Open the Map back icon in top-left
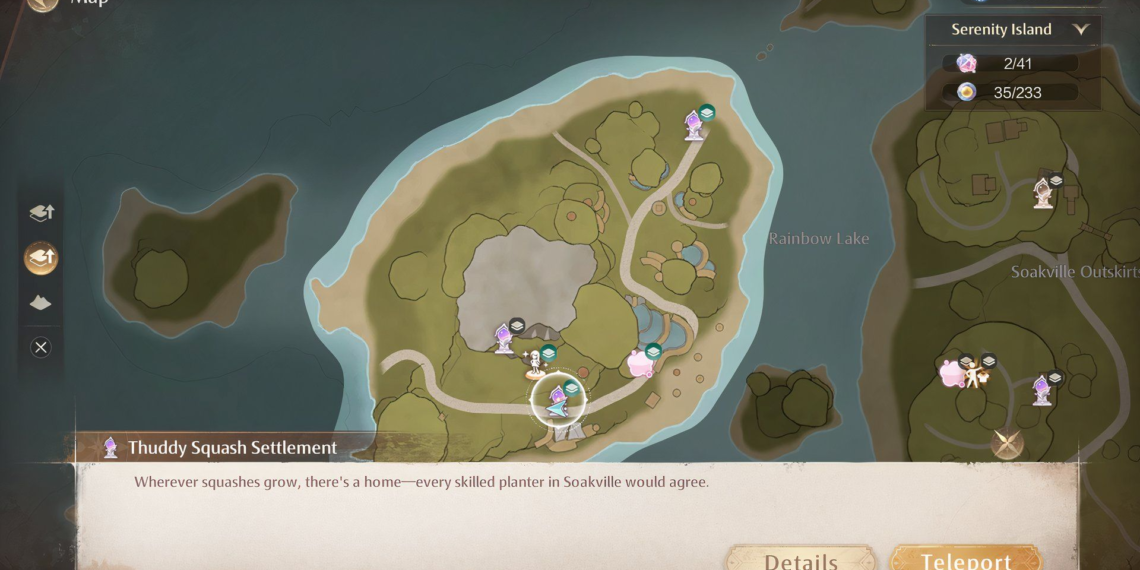Screen dimensions: 1140x570 point(42,3)
